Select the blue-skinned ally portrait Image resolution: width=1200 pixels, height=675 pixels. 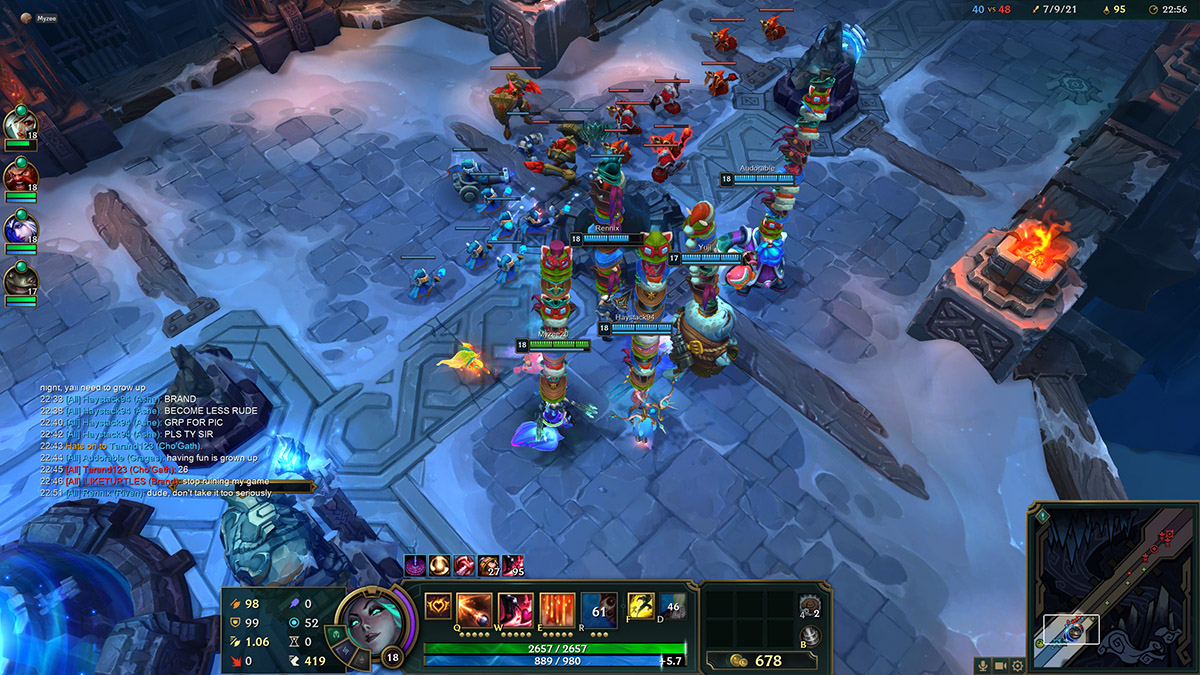click(x=19, y=228)
